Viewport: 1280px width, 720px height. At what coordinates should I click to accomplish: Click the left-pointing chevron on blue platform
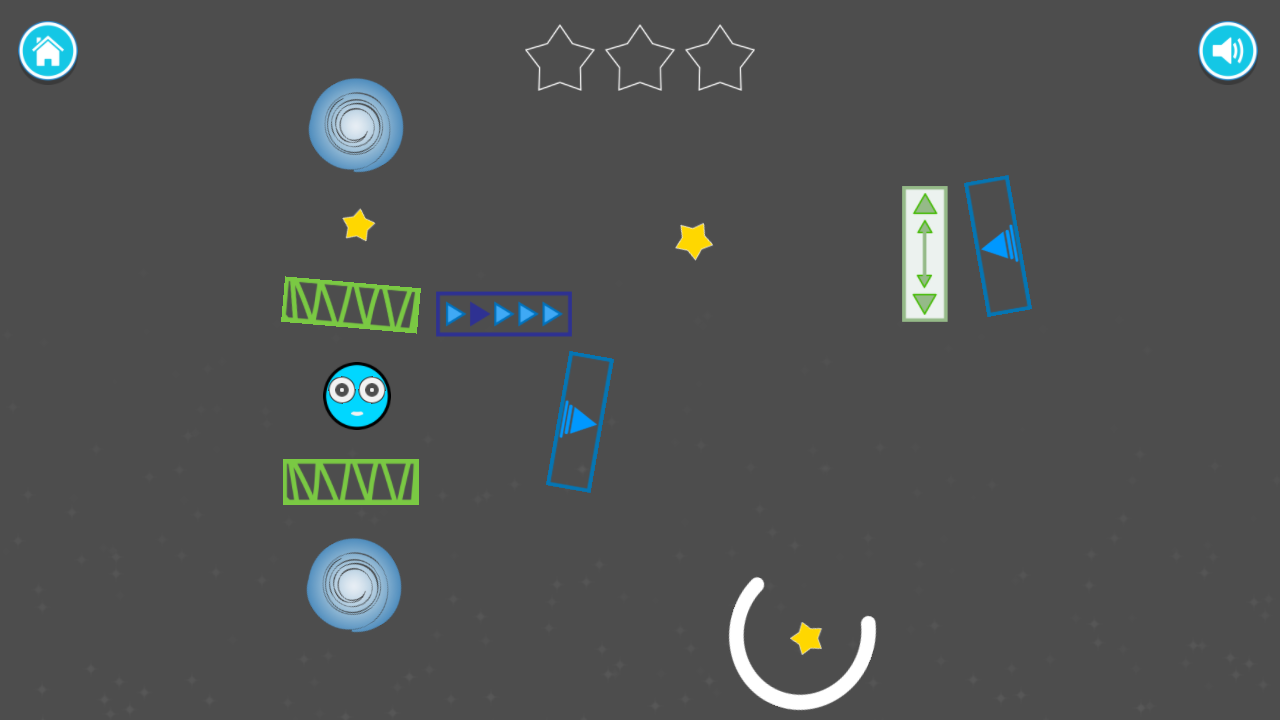[x=997, y=245]
